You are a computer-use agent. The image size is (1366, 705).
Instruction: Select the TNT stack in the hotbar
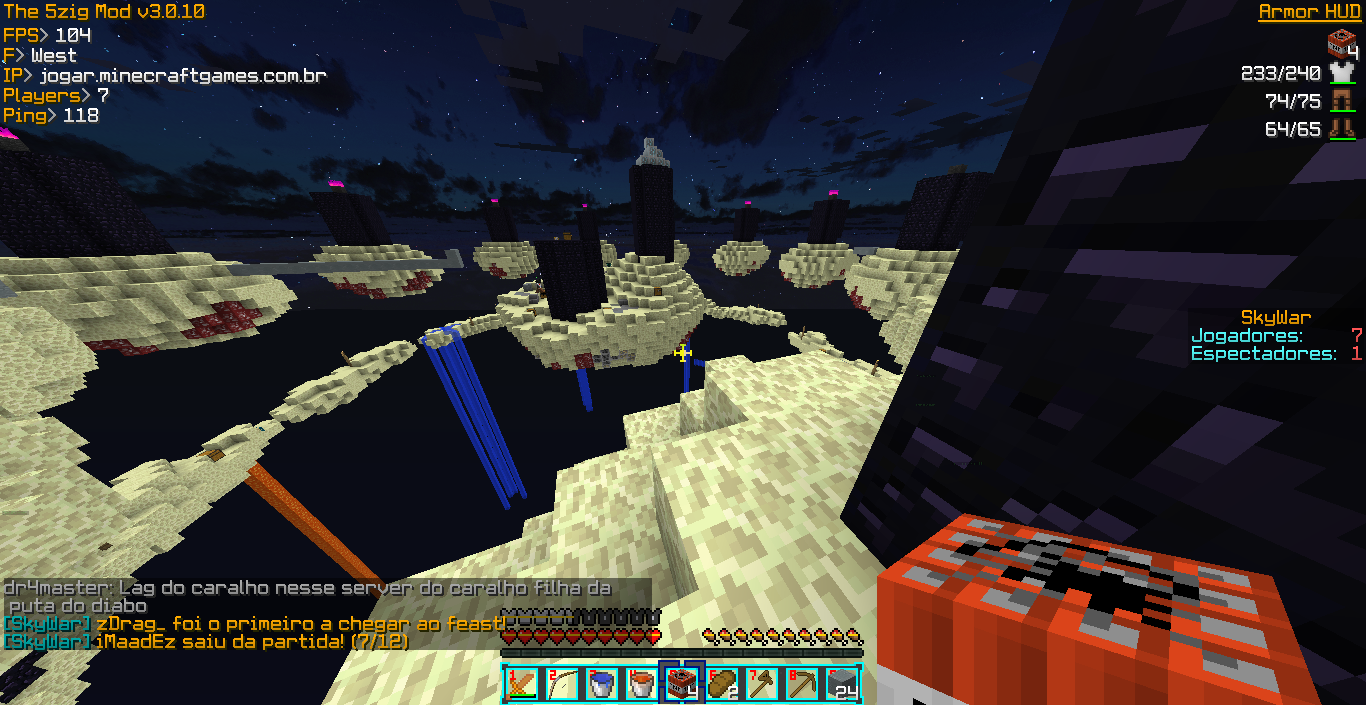[x=682, y=684]
